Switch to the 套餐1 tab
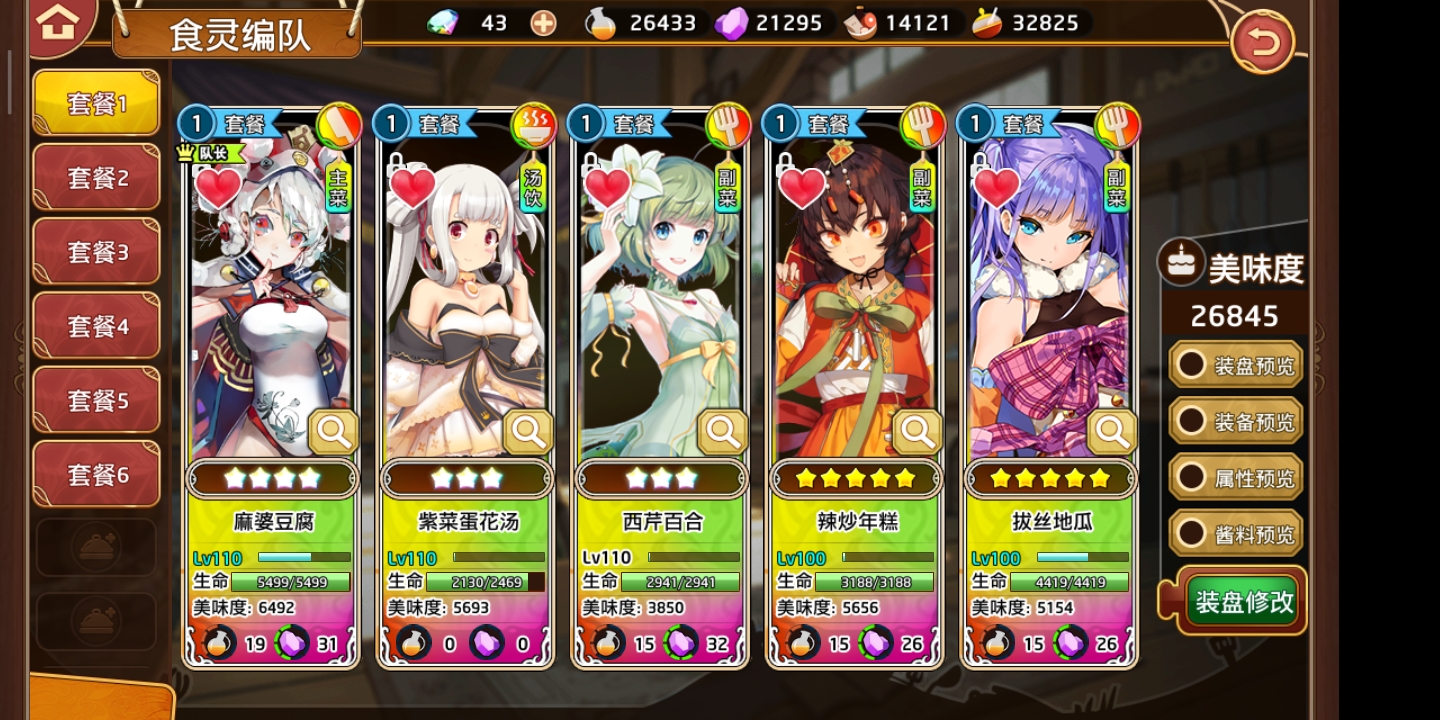 tap(96, 103)
